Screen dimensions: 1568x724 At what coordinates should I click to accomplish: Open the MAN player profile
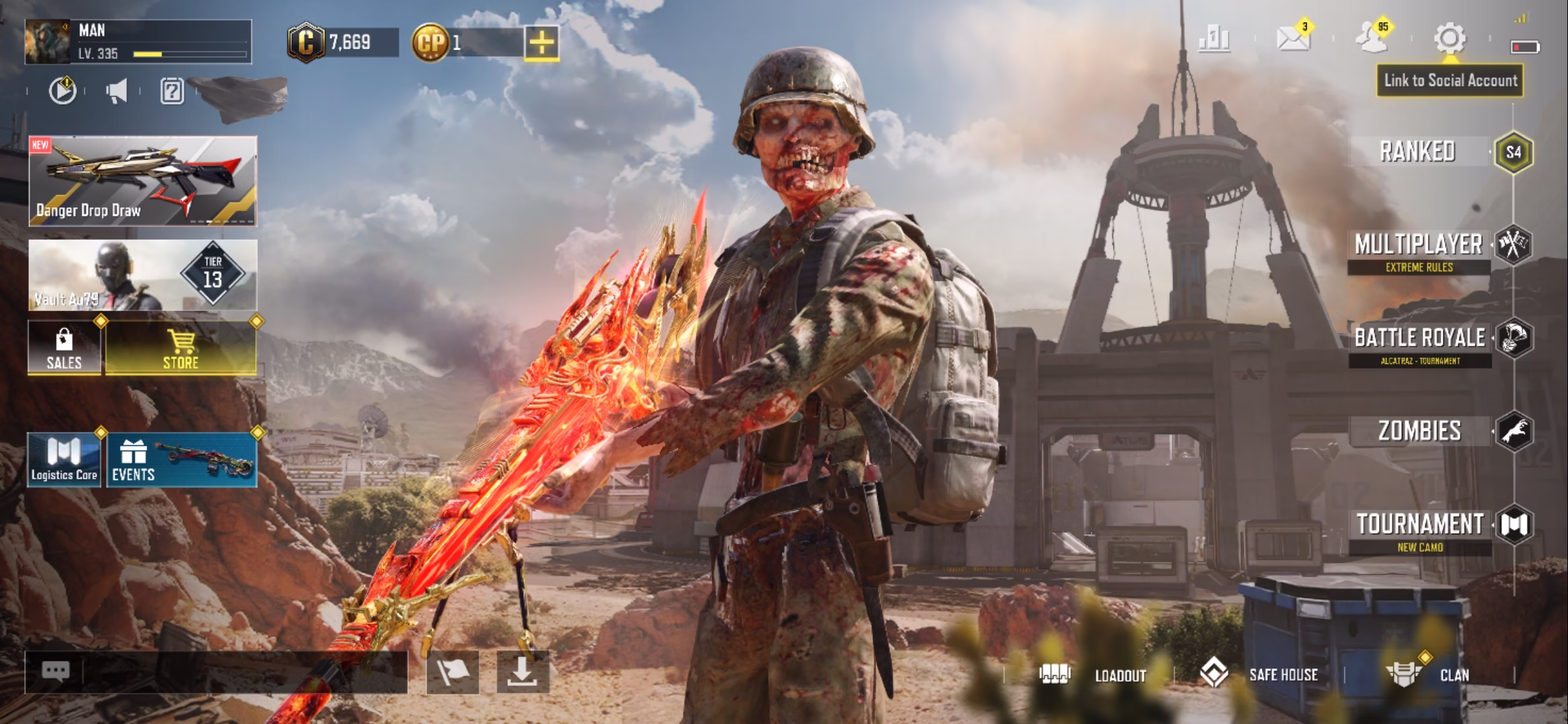[x=137, y=42]
